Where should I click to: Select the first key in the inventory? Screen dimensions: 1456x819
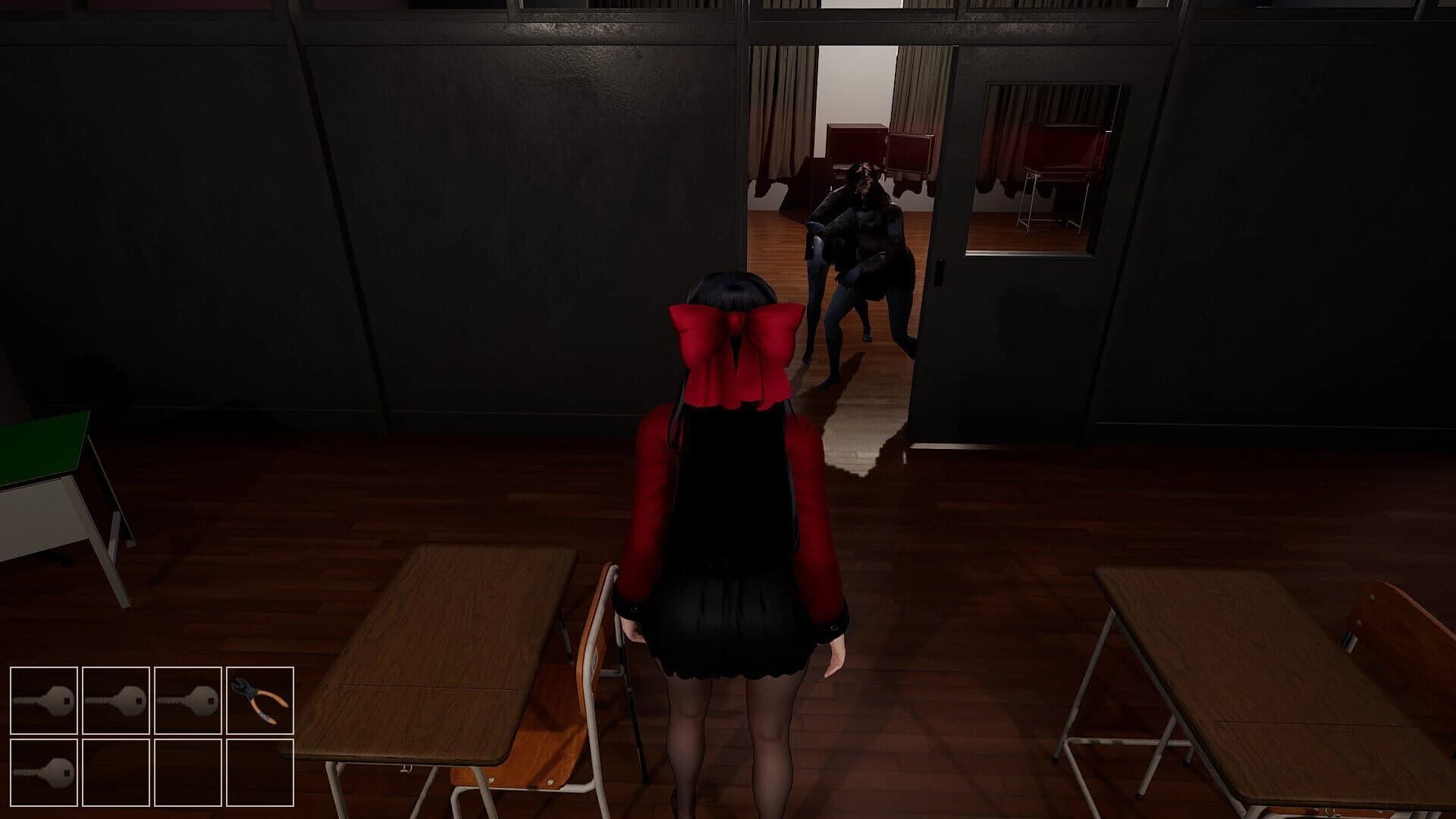[45, 701]
